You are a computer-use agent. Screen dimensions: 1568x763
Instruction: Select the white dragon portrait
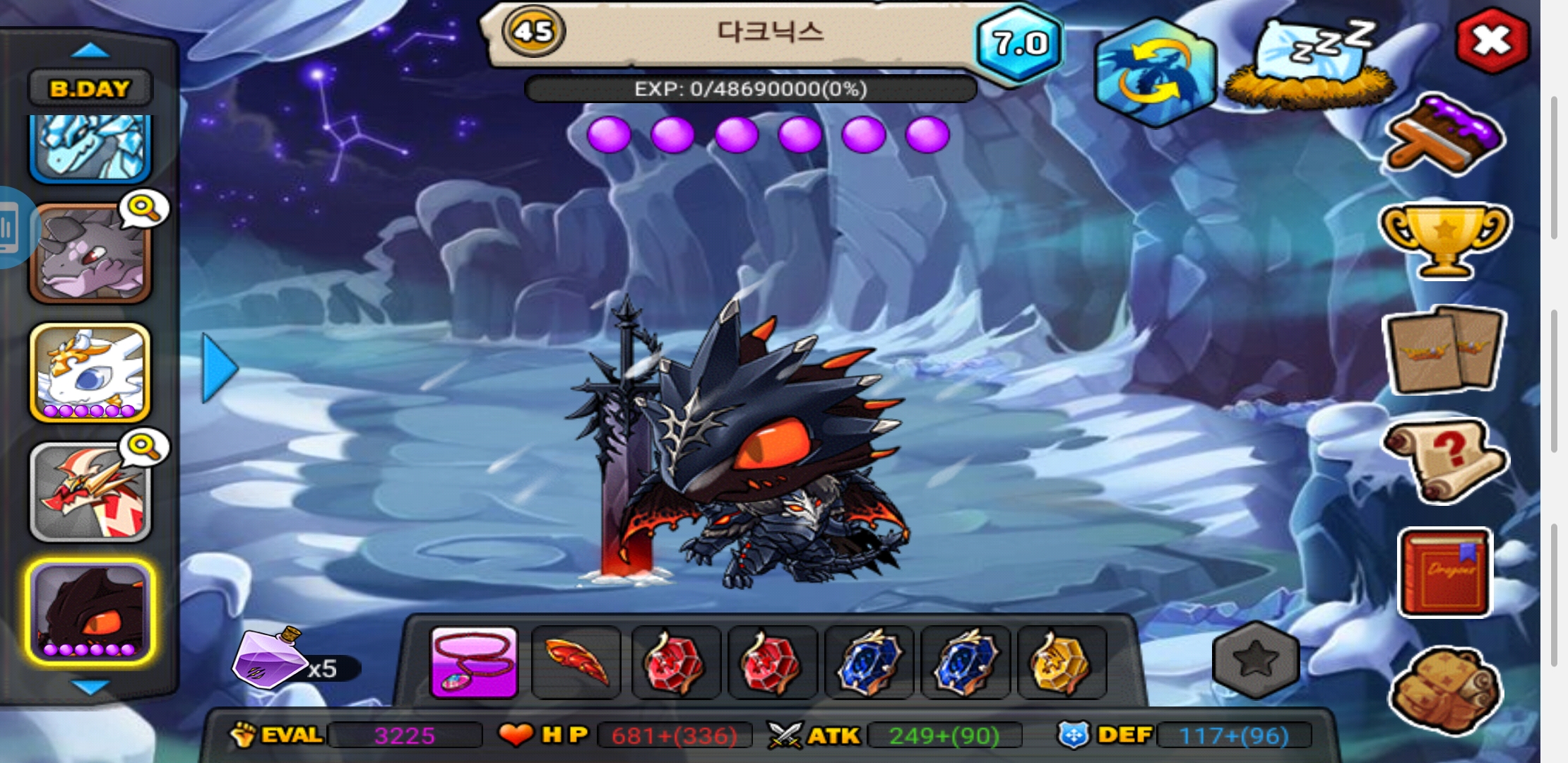point(90,373)
